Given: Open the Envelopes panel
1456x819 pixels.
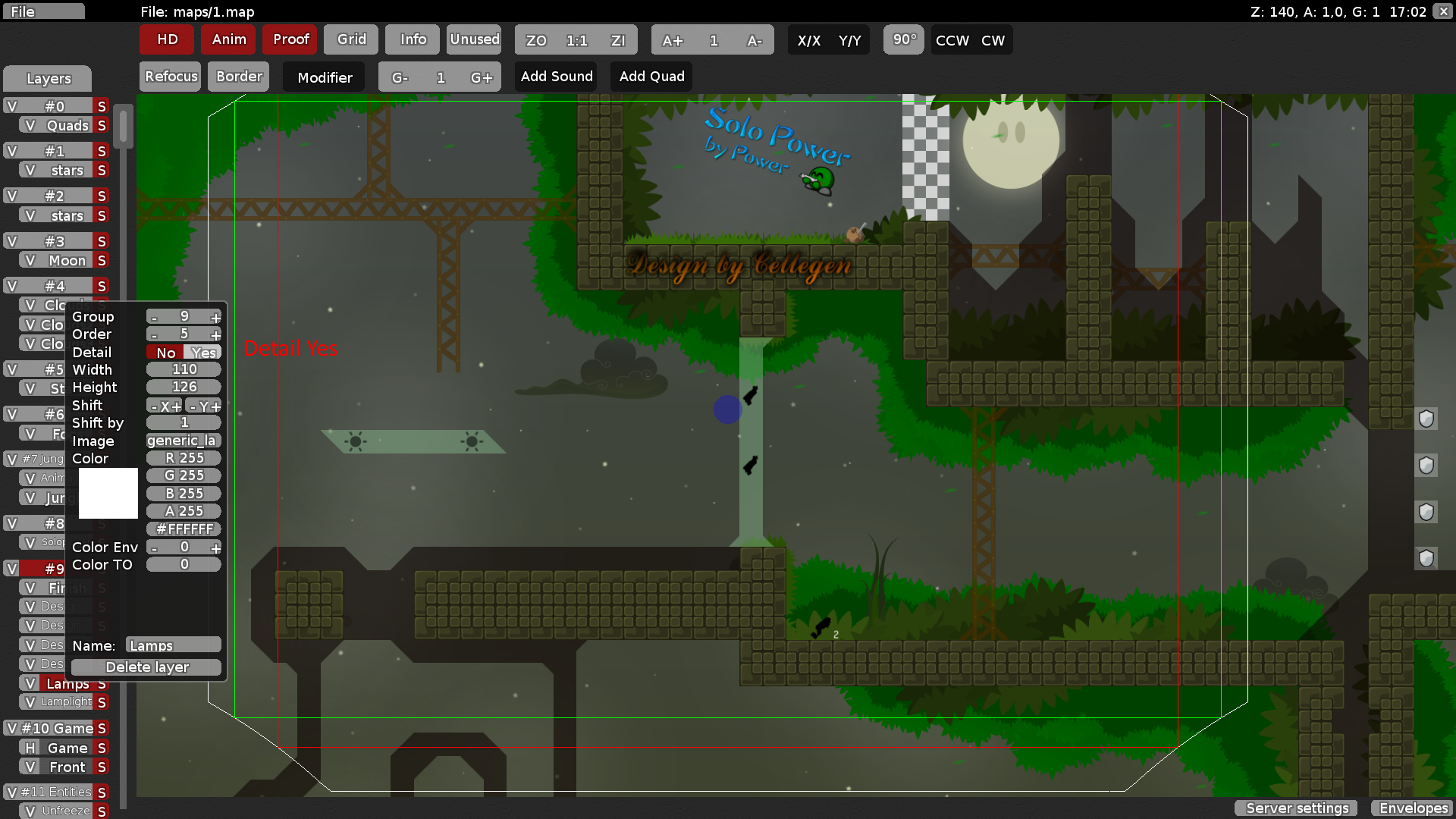Looking at the screenshot, I should pos(1412,808).
